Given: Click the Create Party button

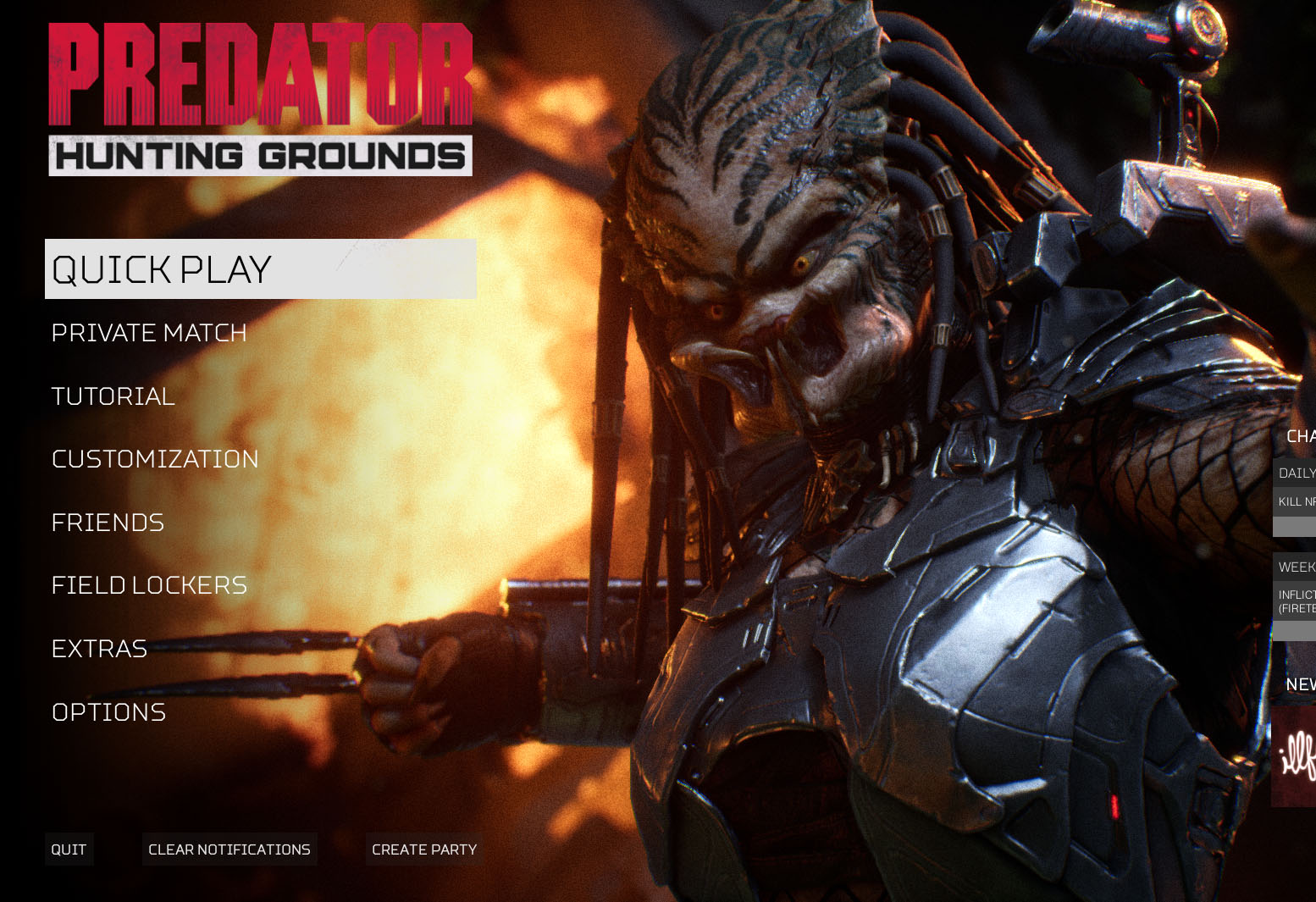Looking at the screenshot, I should [424, 849].
